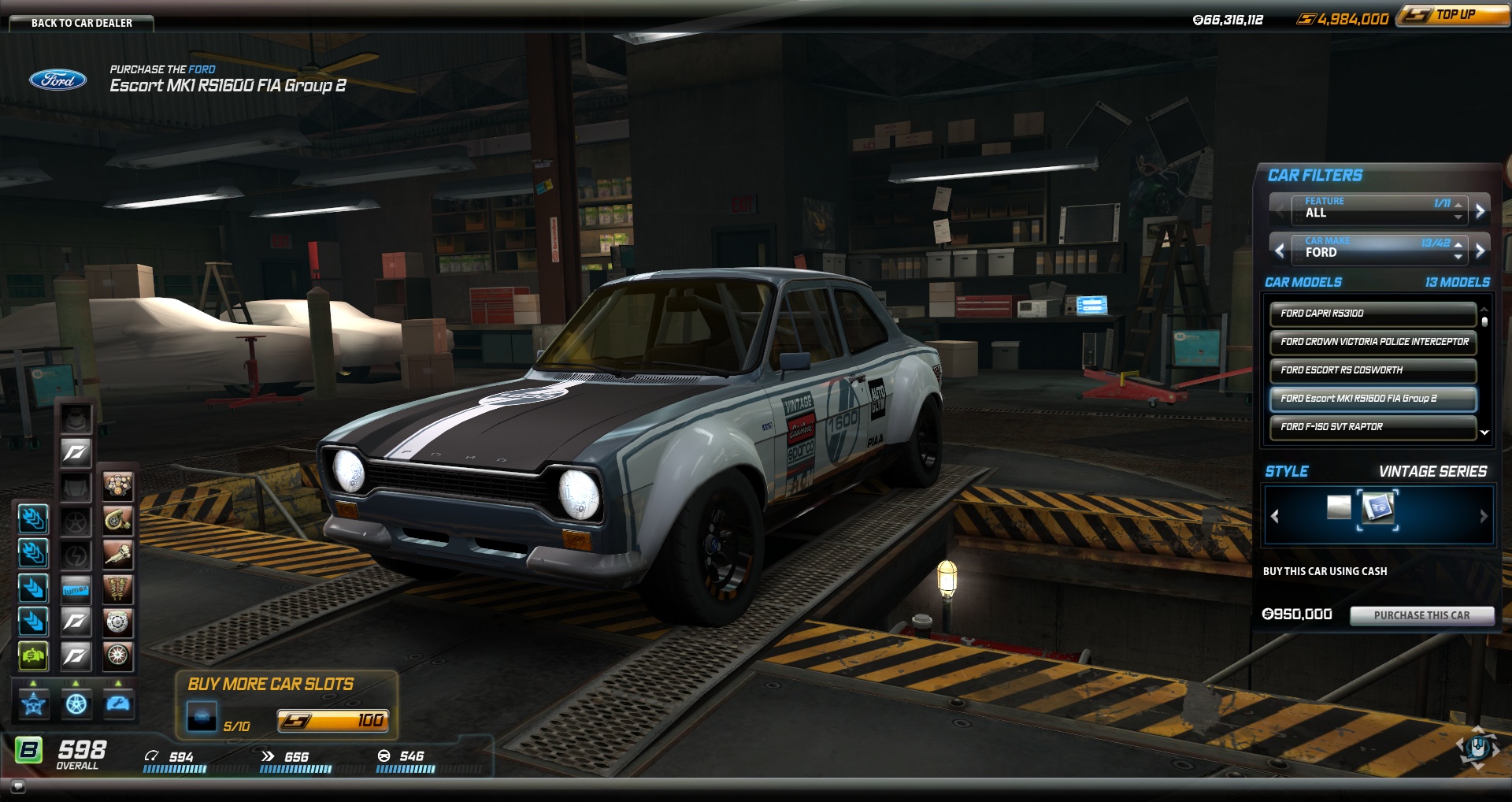Choose the Ford F-150 SVT Raptor model
Viewport: 1512px width, 802px height.
click(1372, 427)
